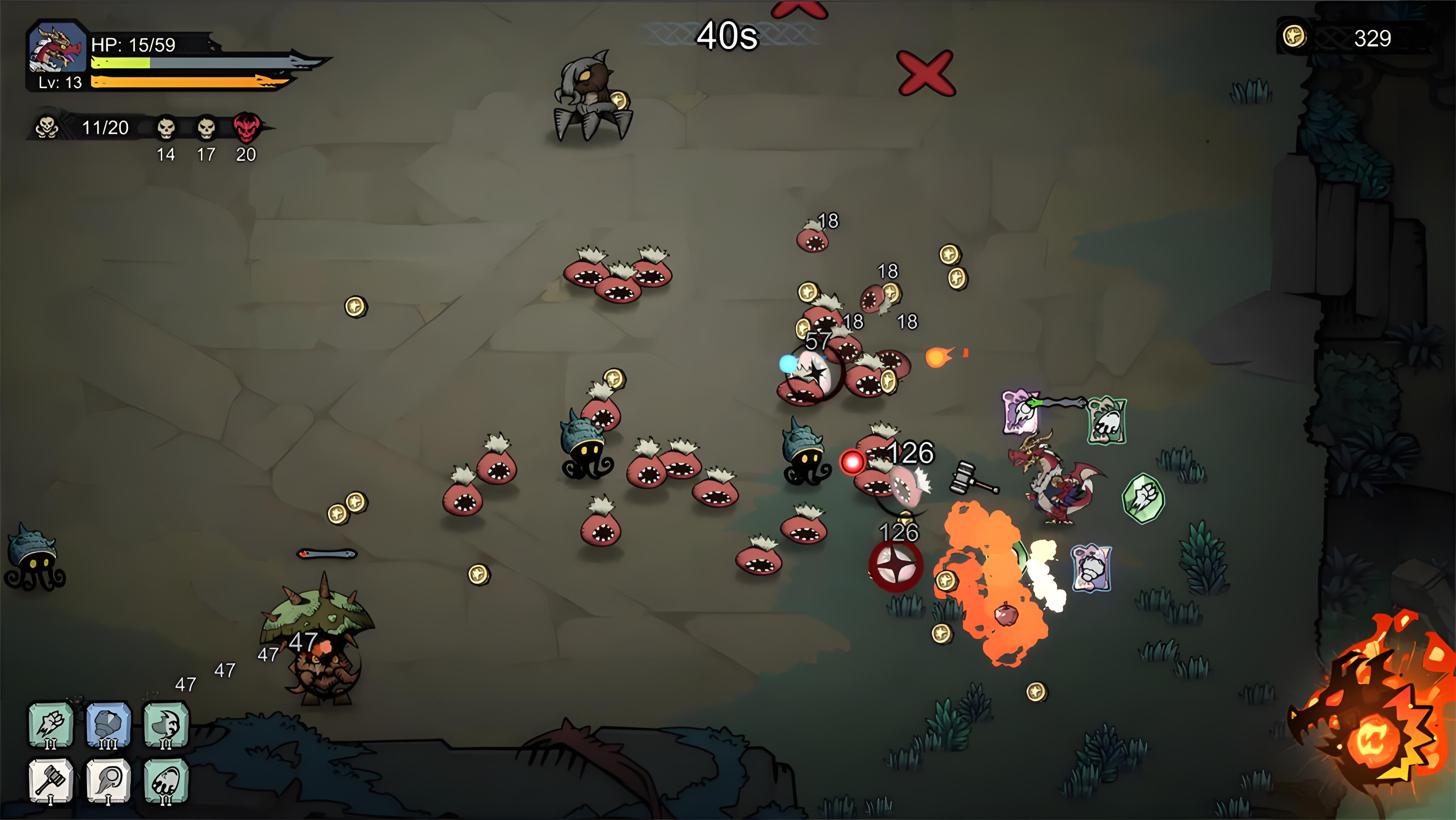1456x820 pixels.
Task: Select the hammer skill icon
Action: [x=51, y=781]
